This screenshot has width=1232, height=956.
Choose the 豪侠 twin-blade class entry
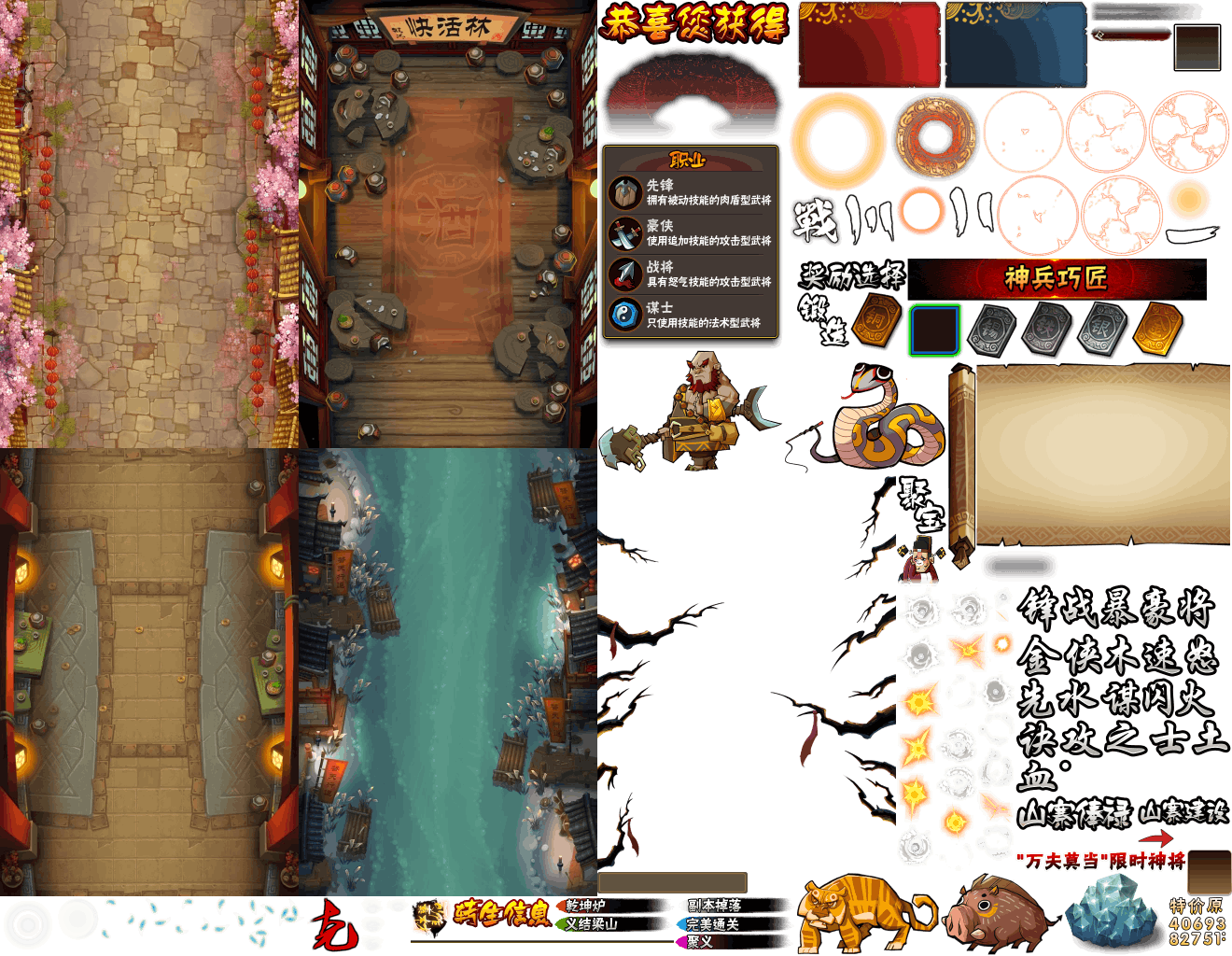(691, 233)
